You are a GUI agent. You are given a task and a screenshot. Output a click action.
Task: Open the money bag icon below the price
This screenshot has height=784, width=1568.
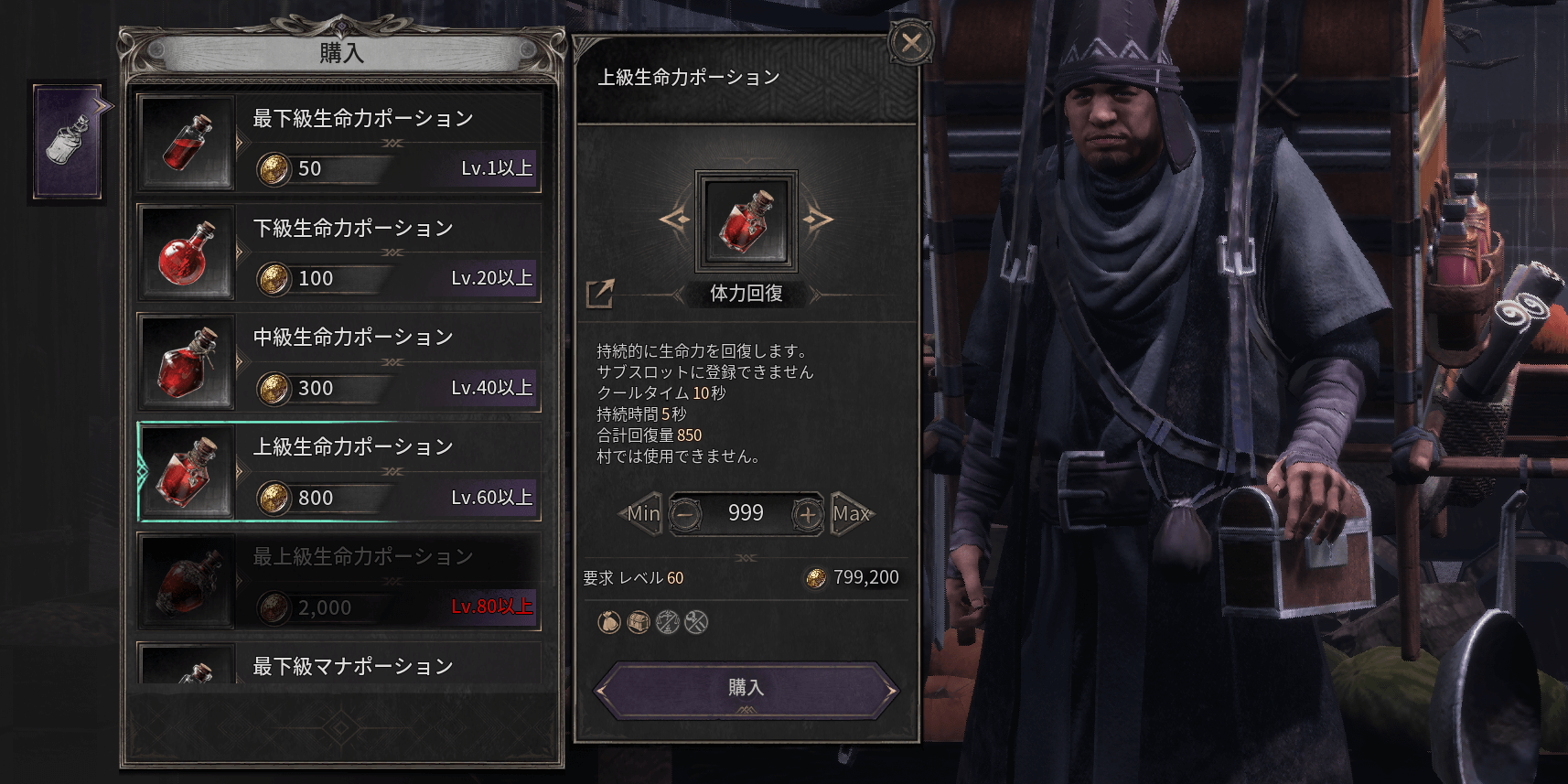[608, 621]
